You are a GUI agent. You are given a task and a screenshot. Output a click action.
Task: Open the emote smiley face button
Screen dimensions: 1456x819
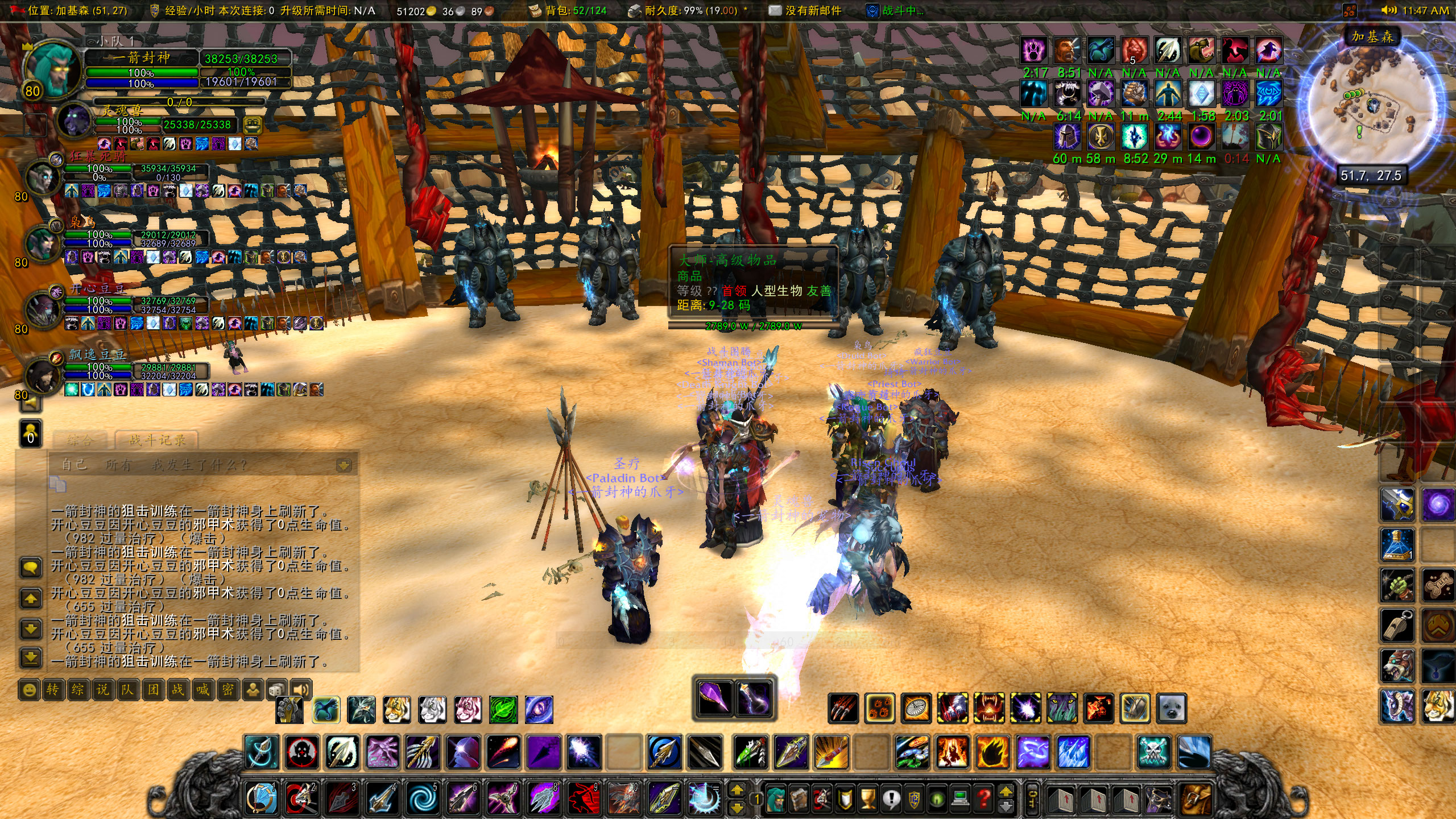[x=29, y=690]
